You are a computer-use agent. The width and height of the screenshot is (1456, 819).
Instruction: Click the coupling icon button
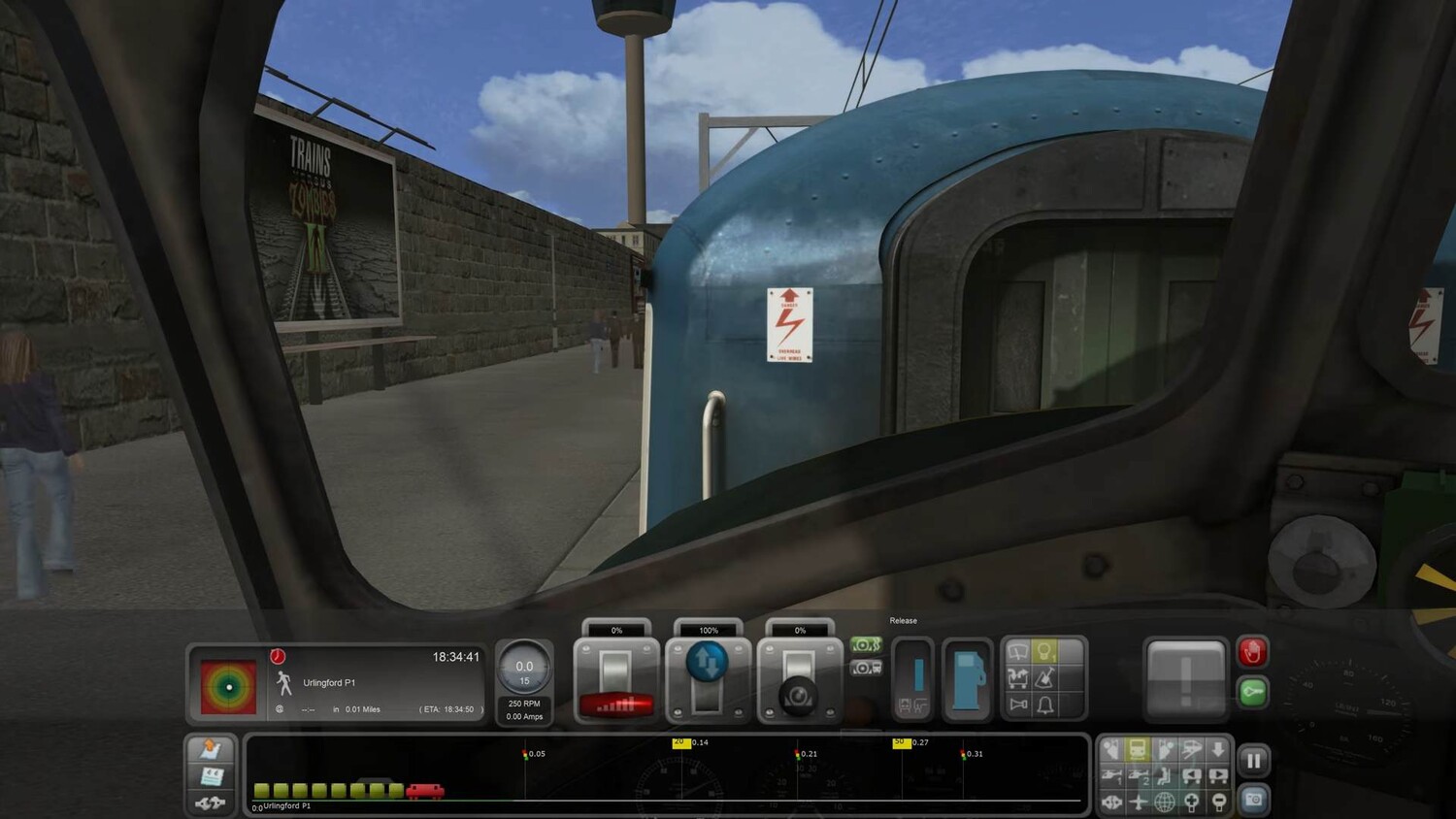(211, 803)
